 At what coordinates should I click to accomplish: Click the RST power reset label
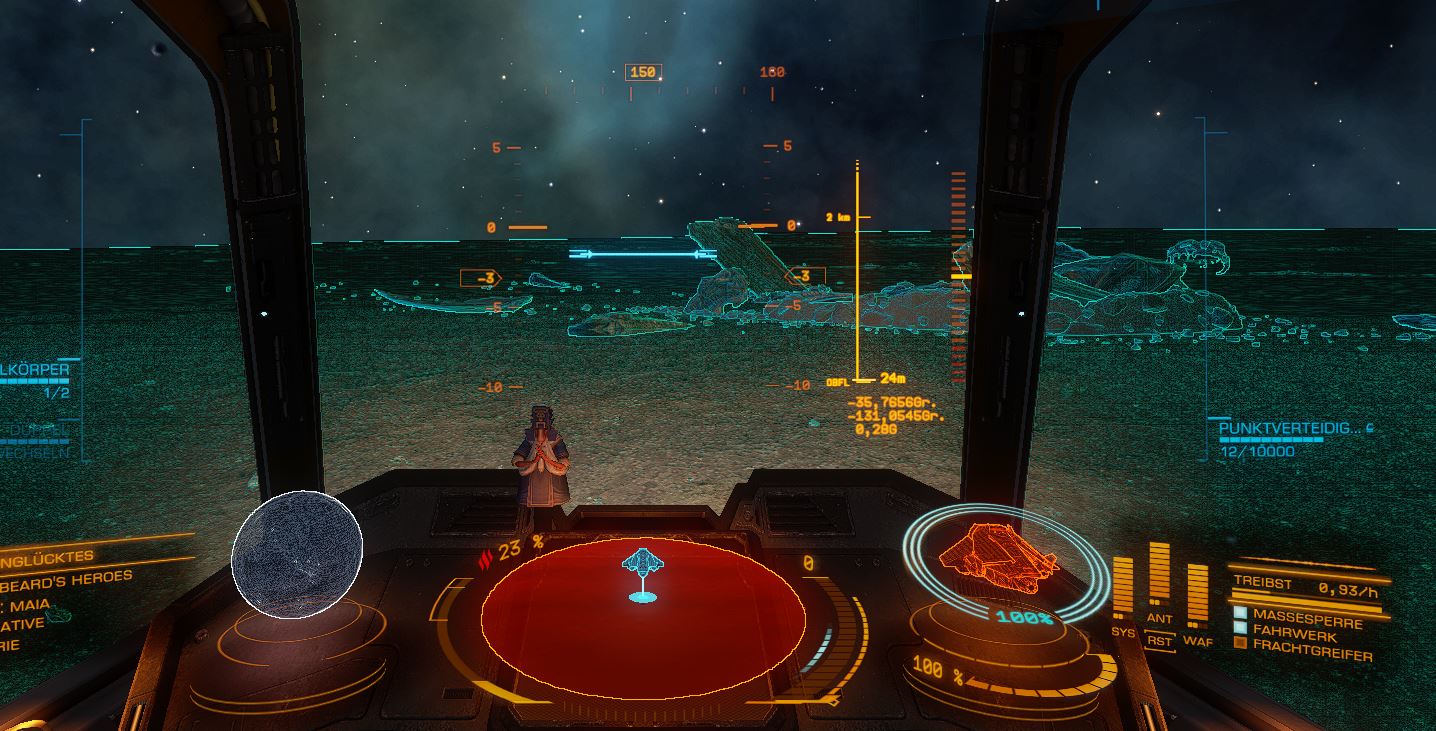click(1159, 641)
